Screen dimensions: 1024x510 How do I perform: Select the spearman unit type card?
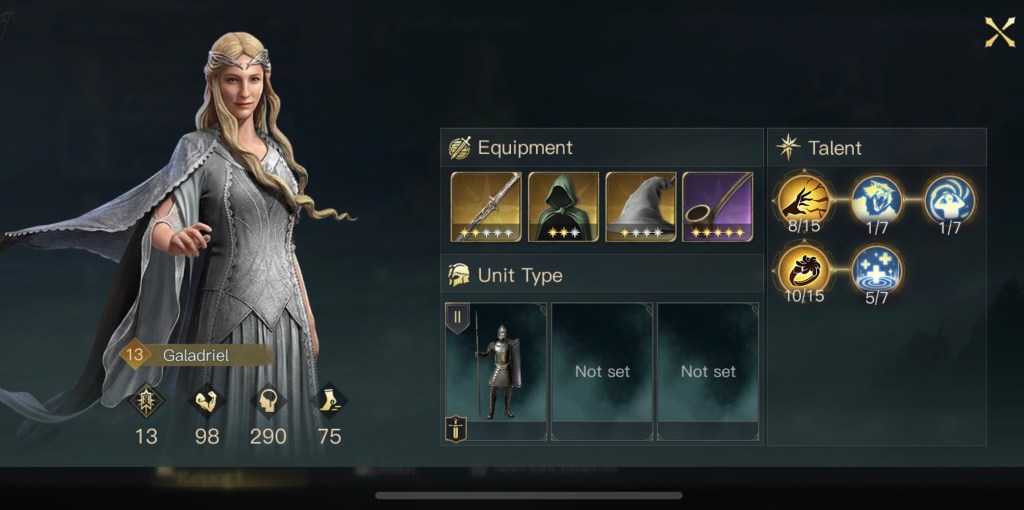(x=497, y=371)
